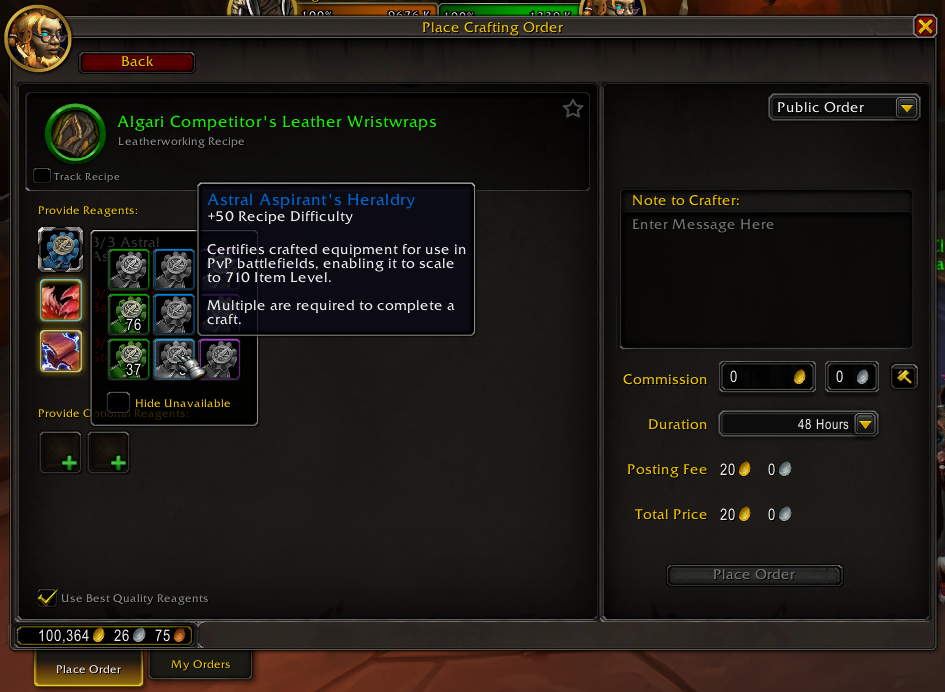
Task: Click the commission gold amount field
Action: (x=767, y=377)
